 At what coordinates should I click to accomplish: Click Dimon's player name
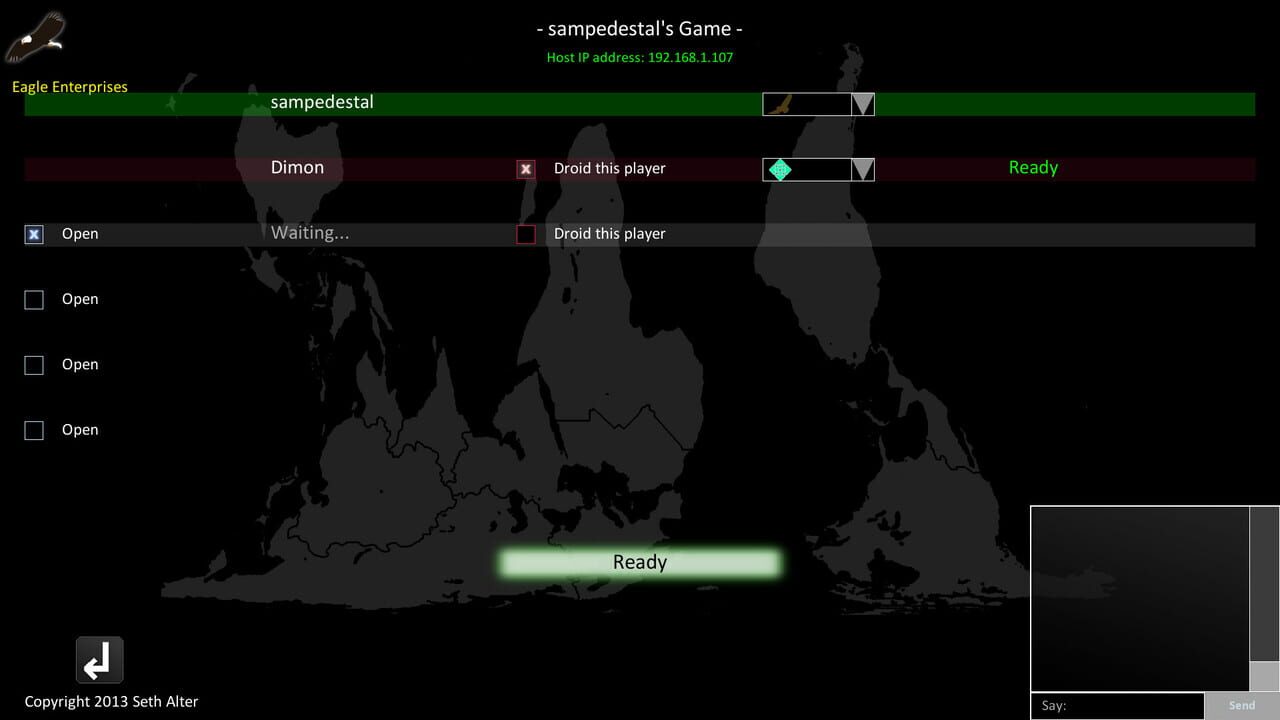pos(297,167)
